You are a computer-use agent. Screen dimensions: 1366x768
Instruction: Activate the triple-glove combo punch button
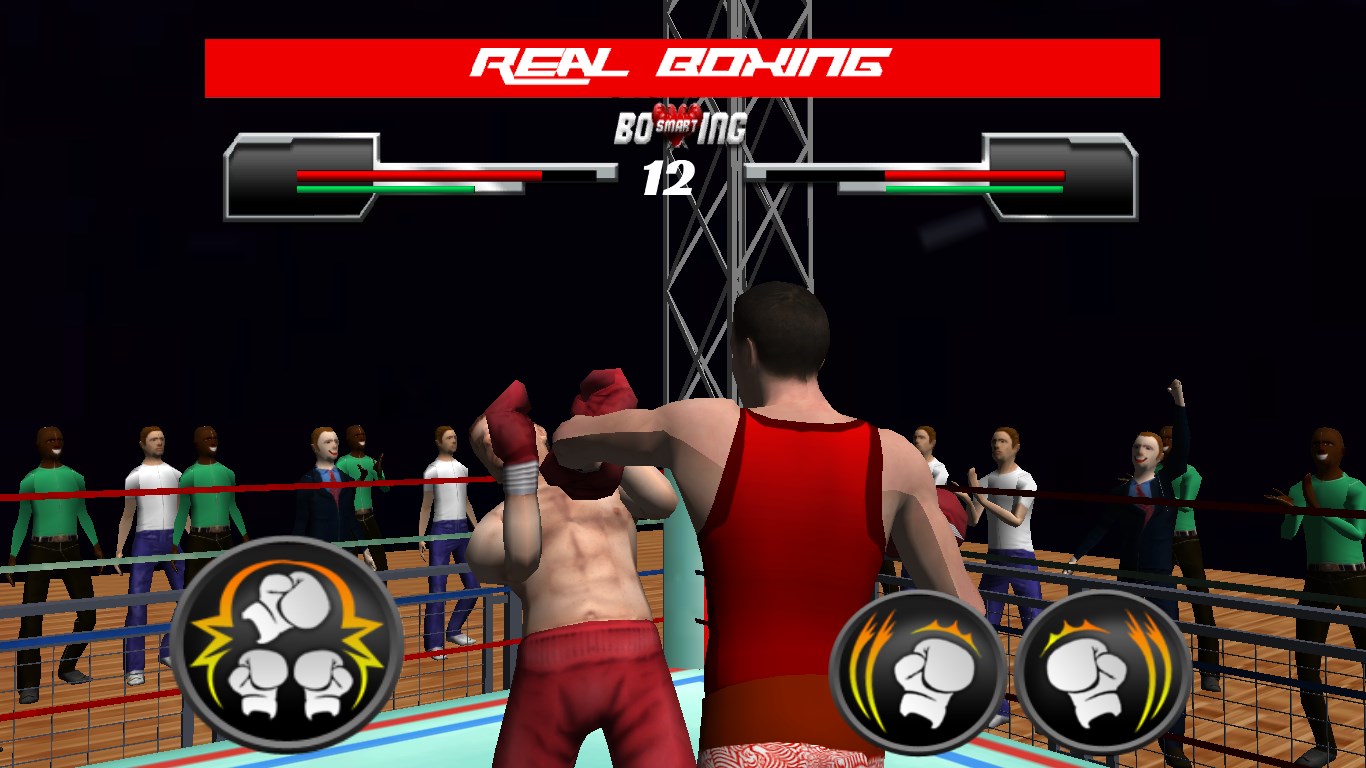287,645
